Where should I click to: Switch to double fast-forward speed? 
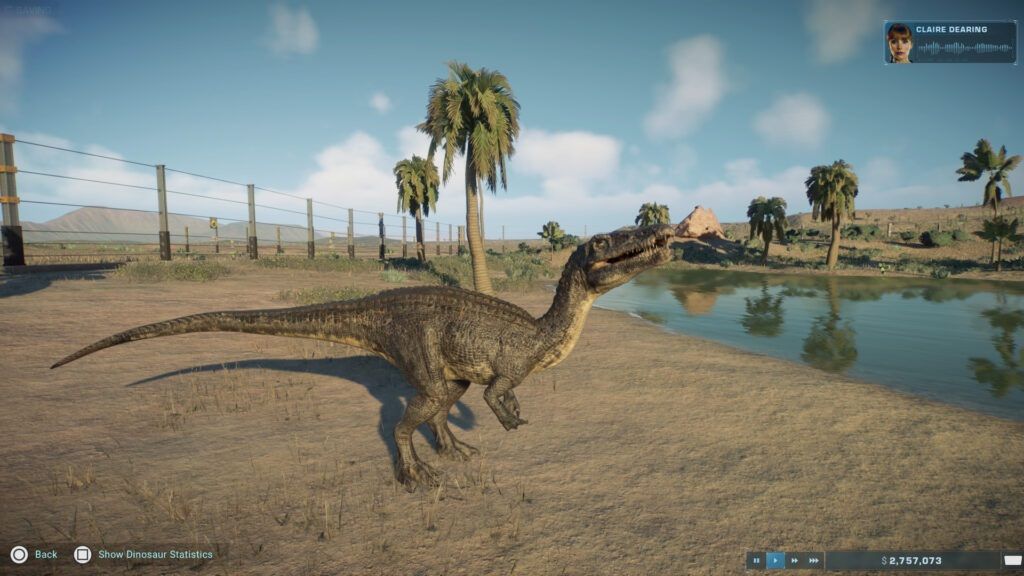click(x=795, y=561)
